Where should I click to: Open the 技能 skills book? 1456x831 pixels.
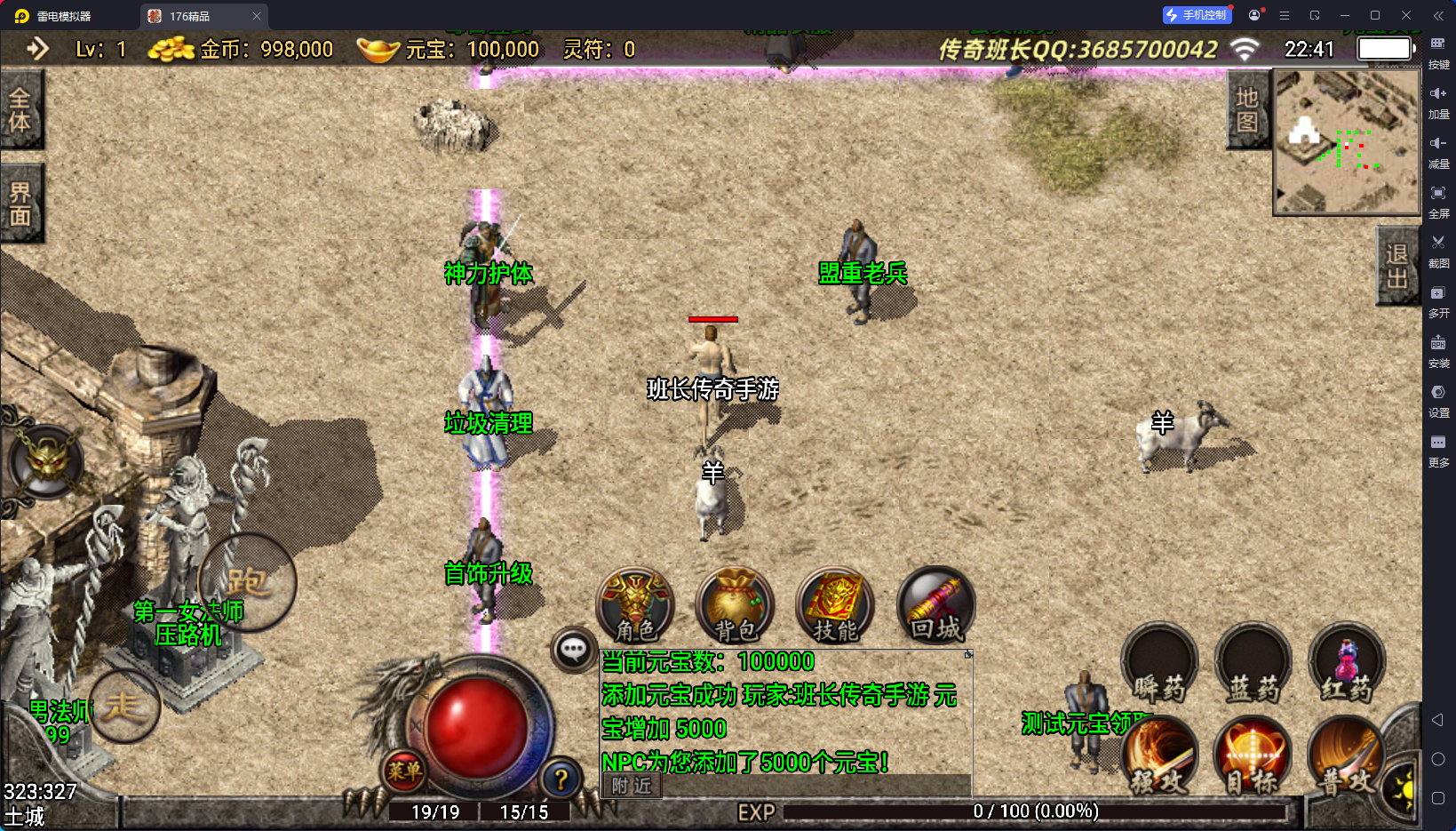pyautogui.click(x=835, y=606)
